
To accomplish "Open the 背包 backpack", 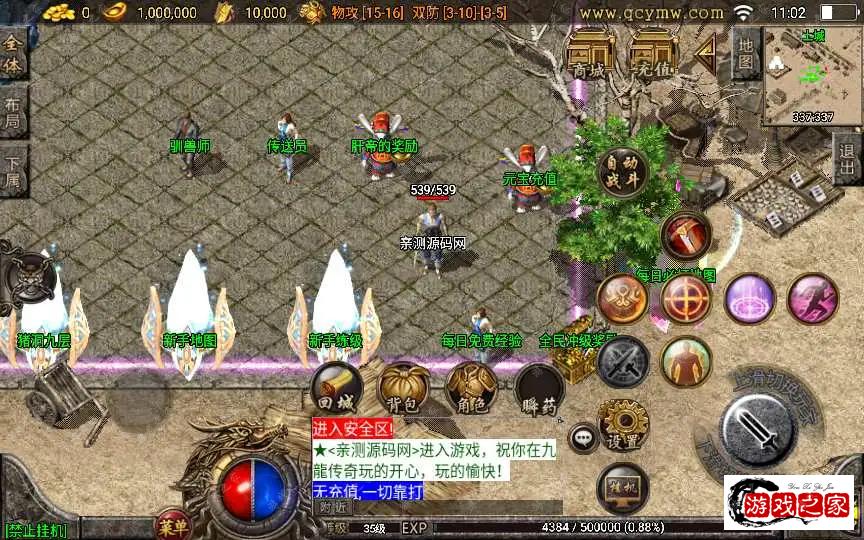I will 404,388.
